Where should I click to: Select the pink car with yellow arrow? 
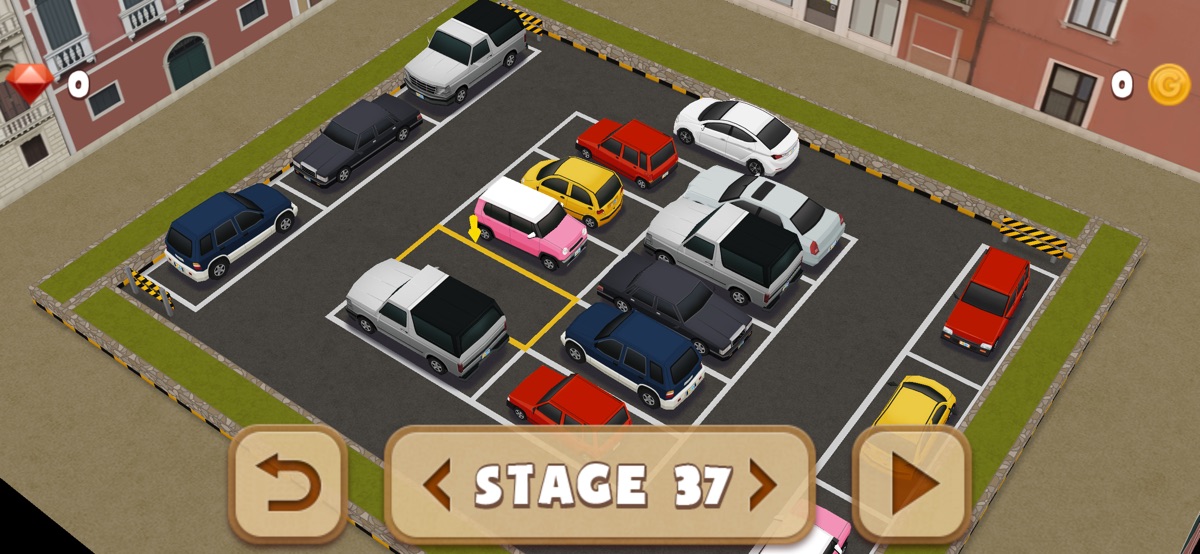[530, 223]
